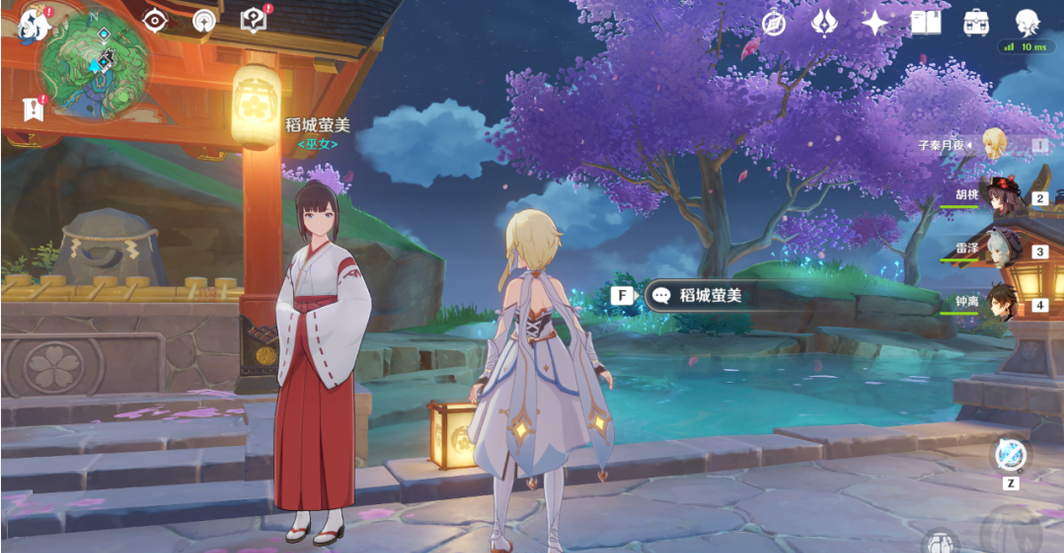Viewport: 1064px width, 553px height.
Task: Open the quest book icon with question mark
Action: click(254, 20)
